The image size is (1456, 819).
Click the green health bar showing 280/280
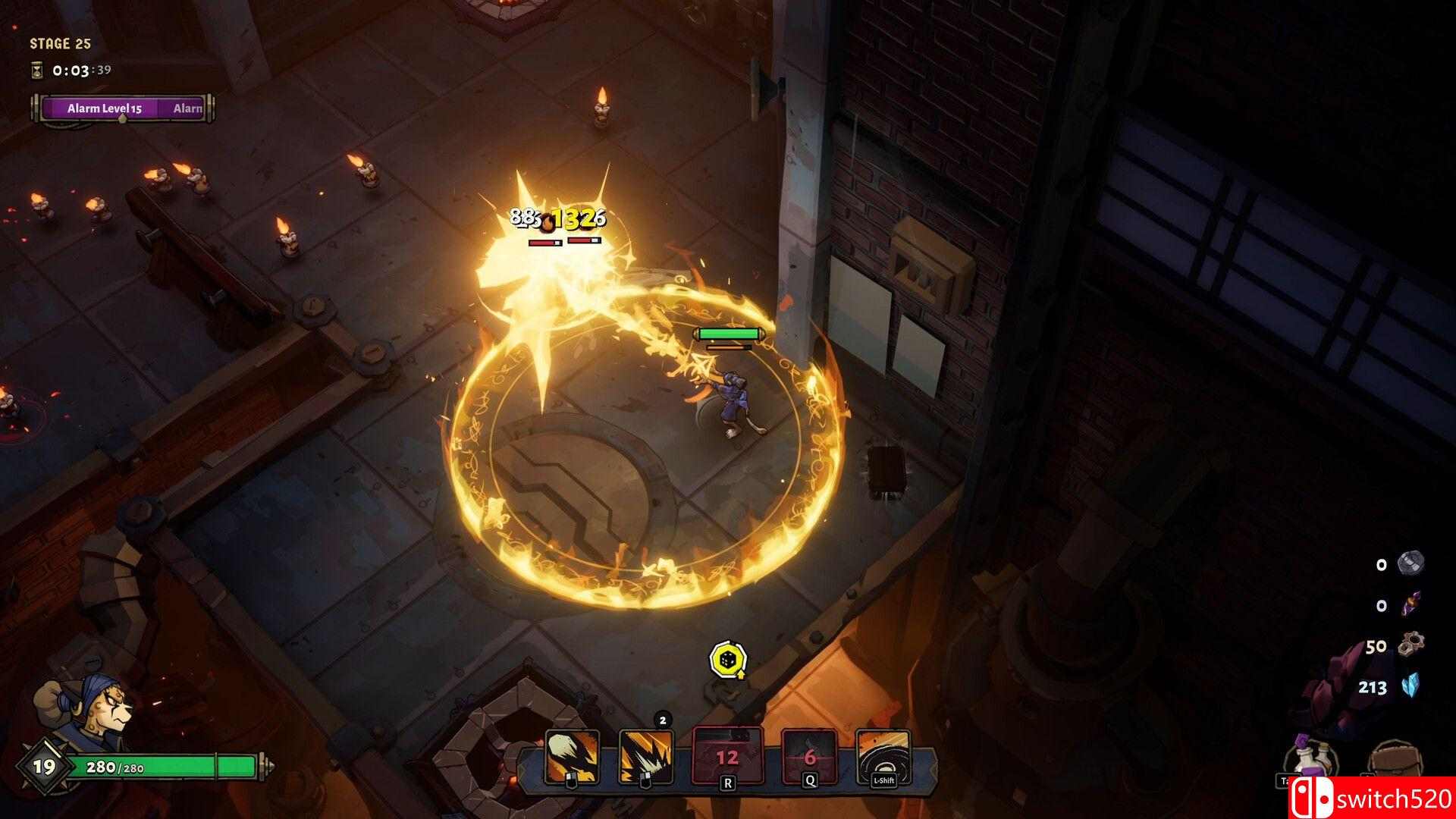[x=167, y=766]
